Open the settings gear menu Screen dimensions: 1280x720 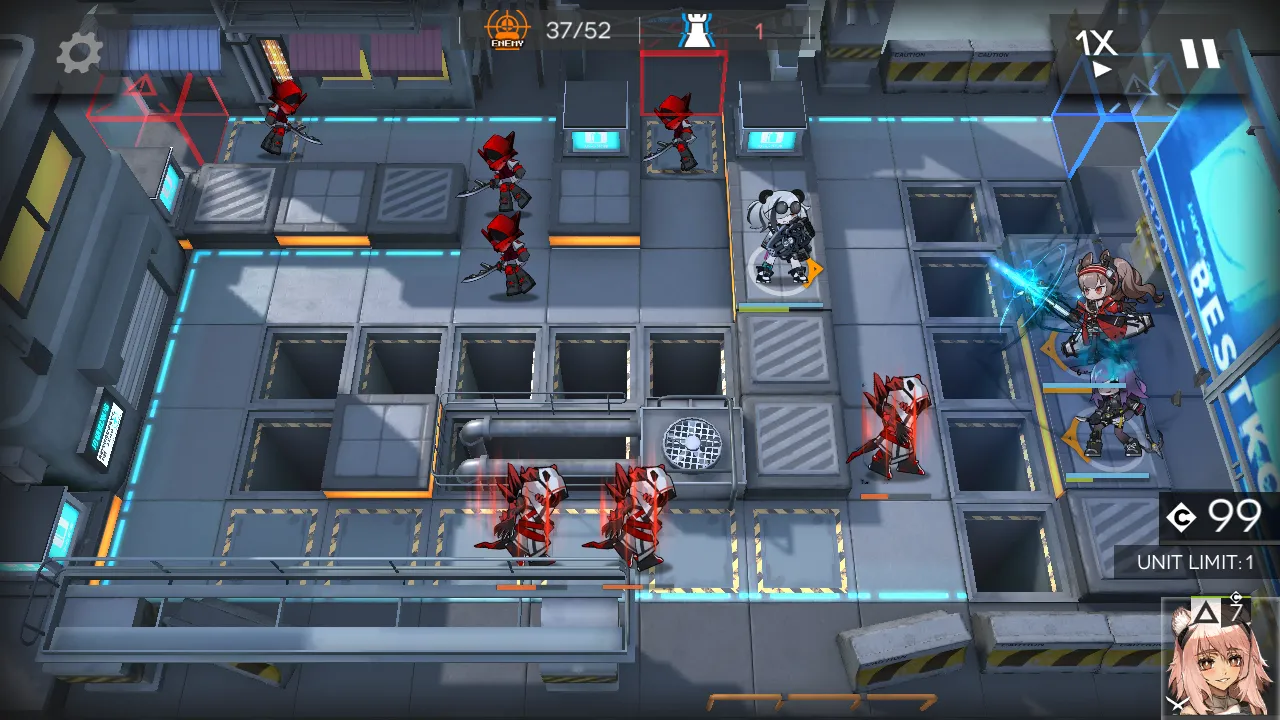[78, 53]
